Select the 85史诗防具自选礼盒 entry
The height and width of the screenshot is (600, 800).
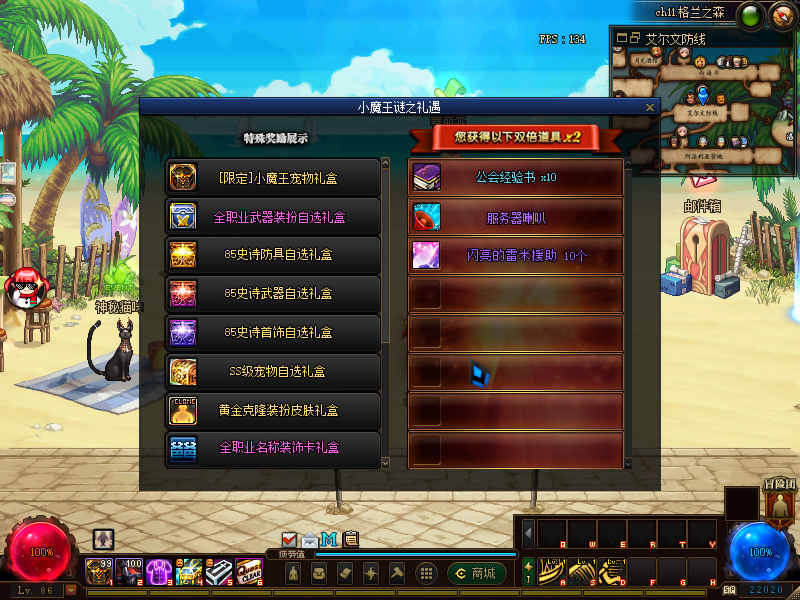point(273,255)
